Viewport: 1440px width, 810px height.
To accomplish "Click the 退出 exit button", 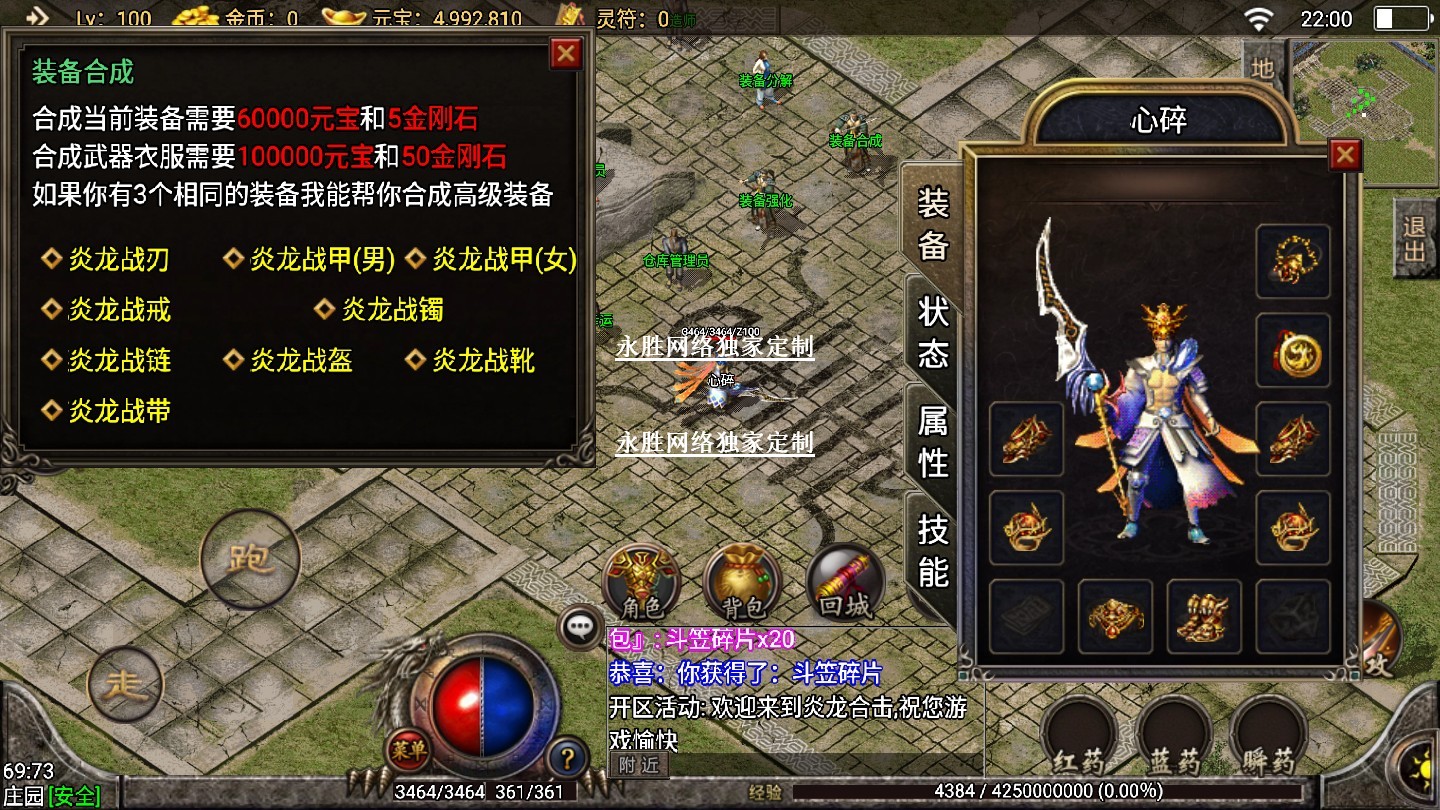I will [x=1414, y=238].
